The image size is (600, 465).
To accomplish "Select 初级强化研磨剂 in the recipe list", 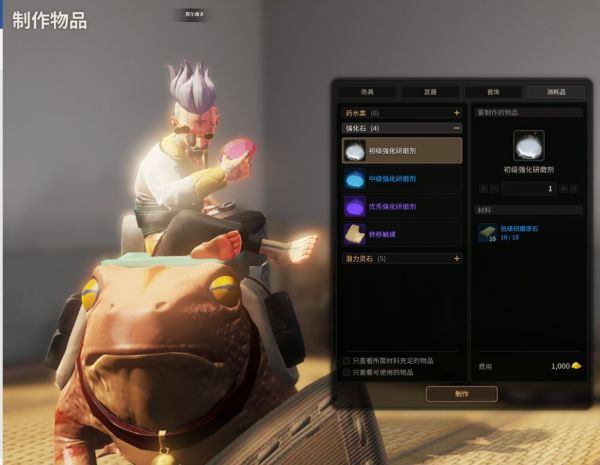I will coord(401,151).
